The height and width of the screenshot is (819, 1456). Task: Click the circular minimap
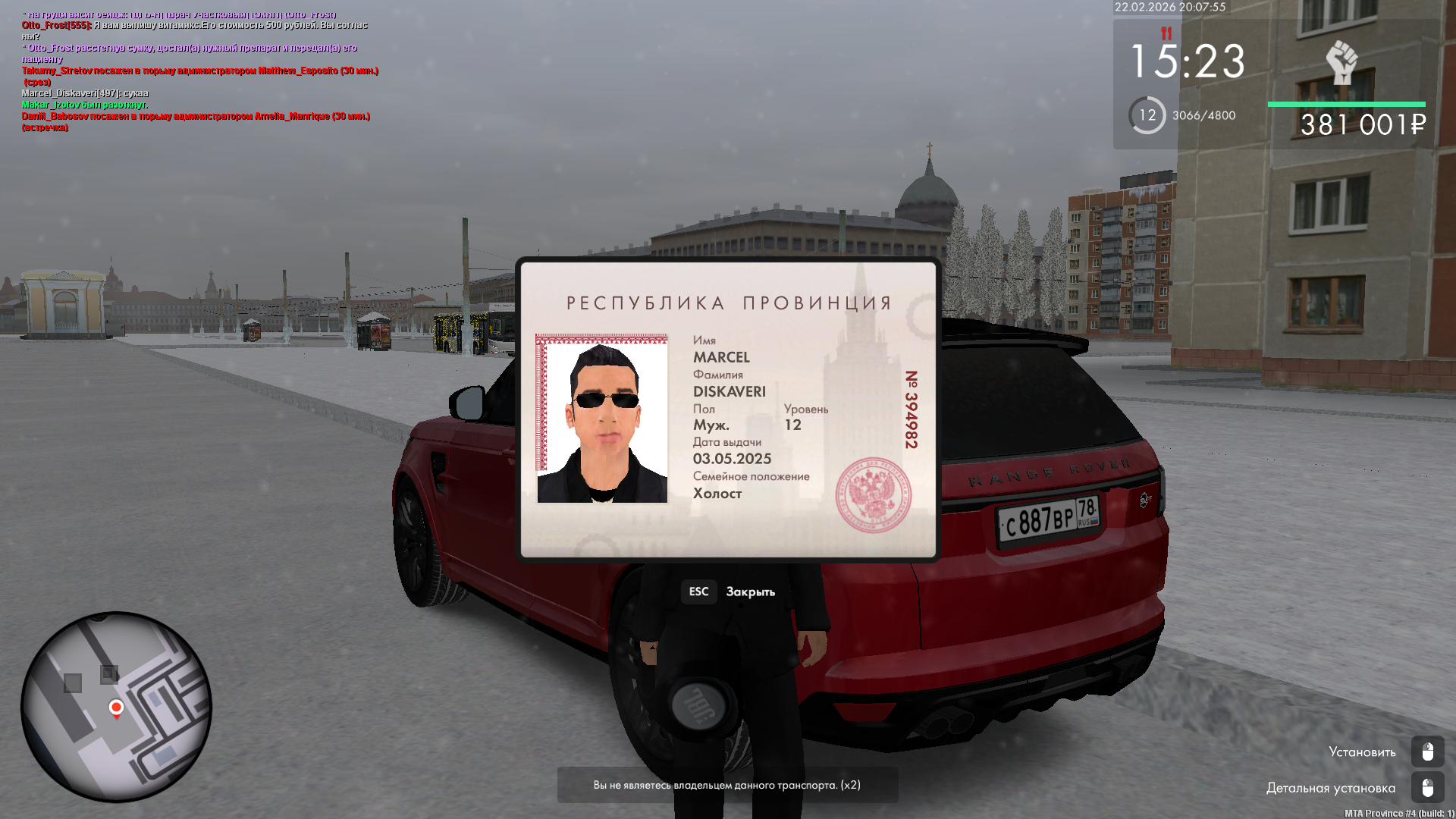[x=116, y=707]
